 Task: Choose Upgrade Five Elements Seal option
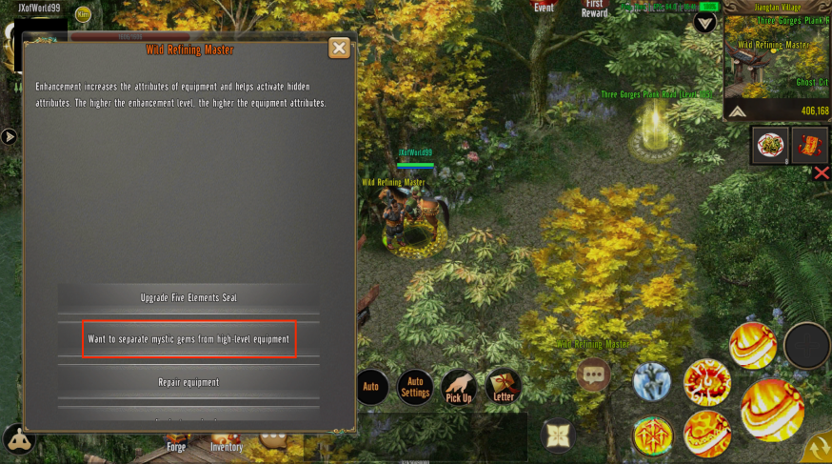tap(189, 298)
